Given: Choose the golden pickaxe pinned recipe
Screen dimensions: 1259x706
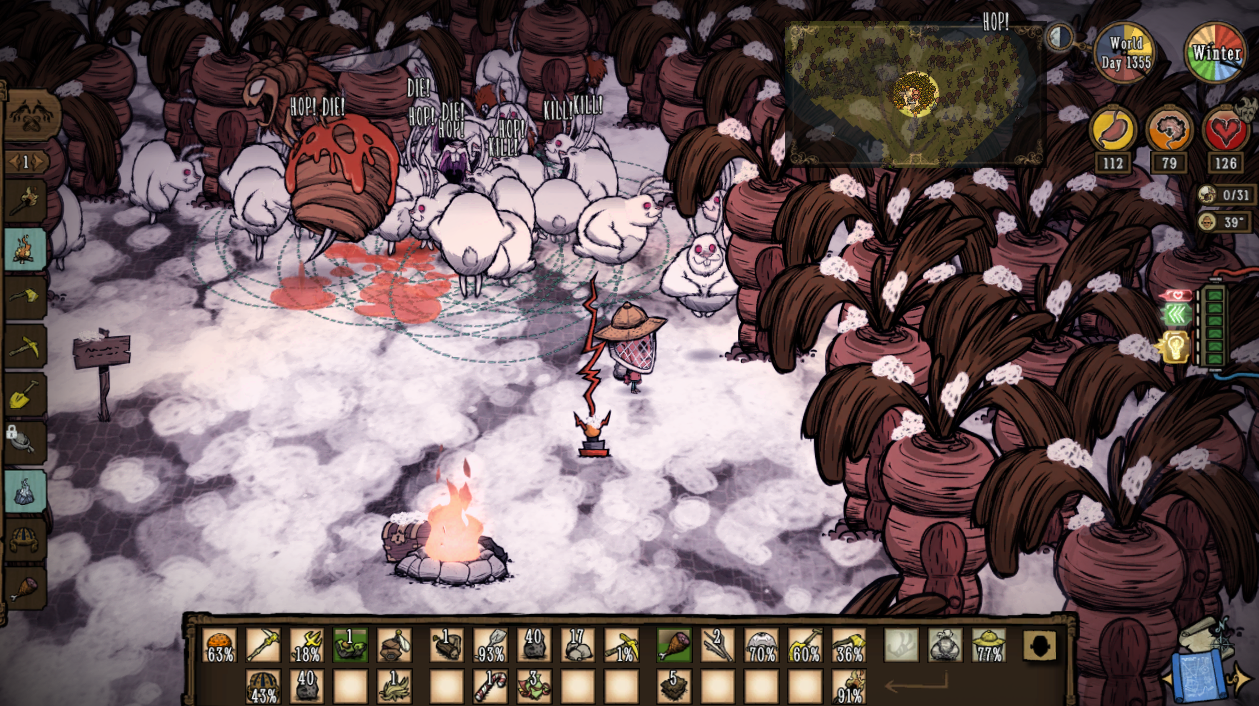Looking at the screenshot, I should tap(26, 346).
